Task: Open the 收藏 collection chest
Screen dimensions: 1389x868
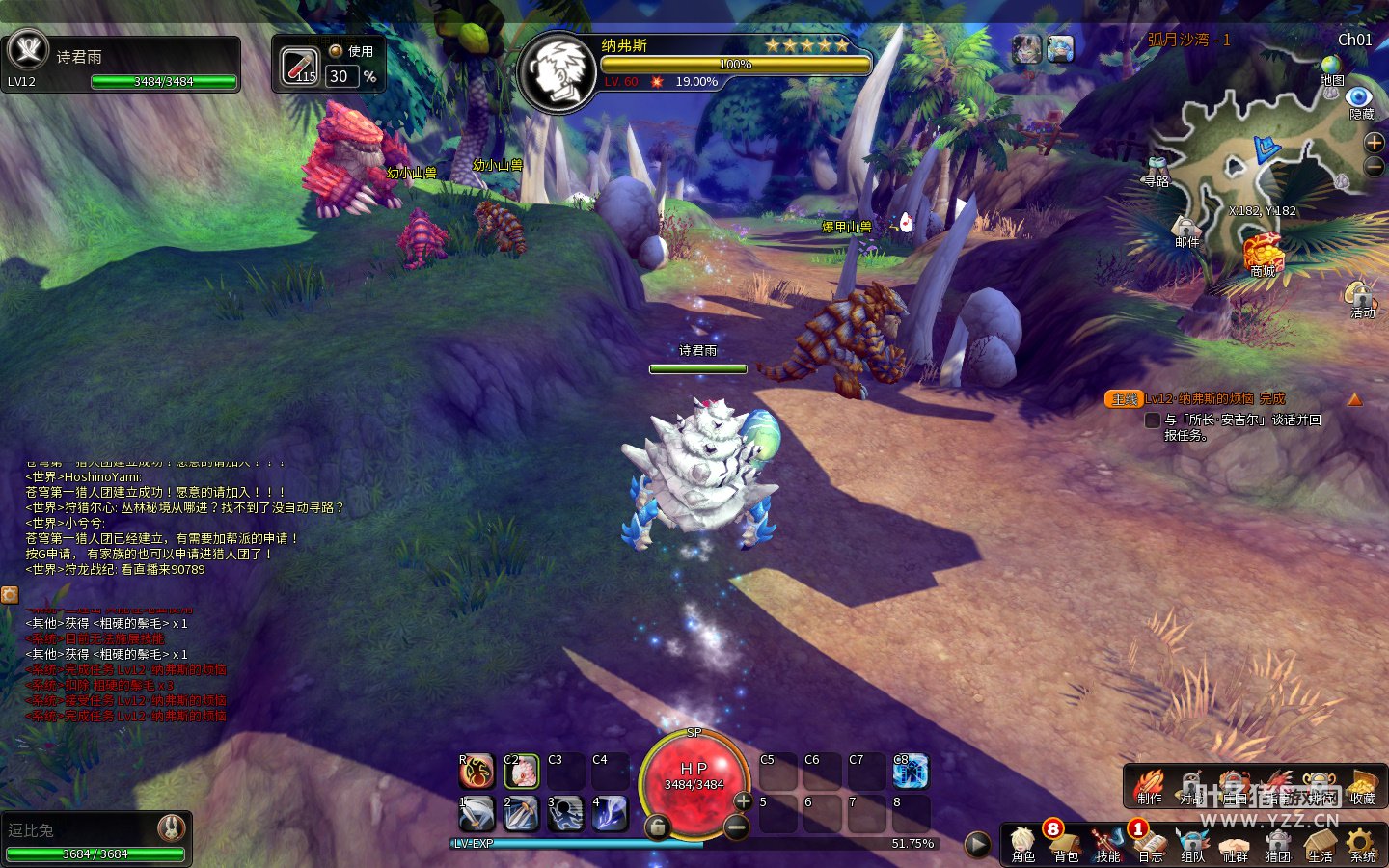Action: (1362, 786)
